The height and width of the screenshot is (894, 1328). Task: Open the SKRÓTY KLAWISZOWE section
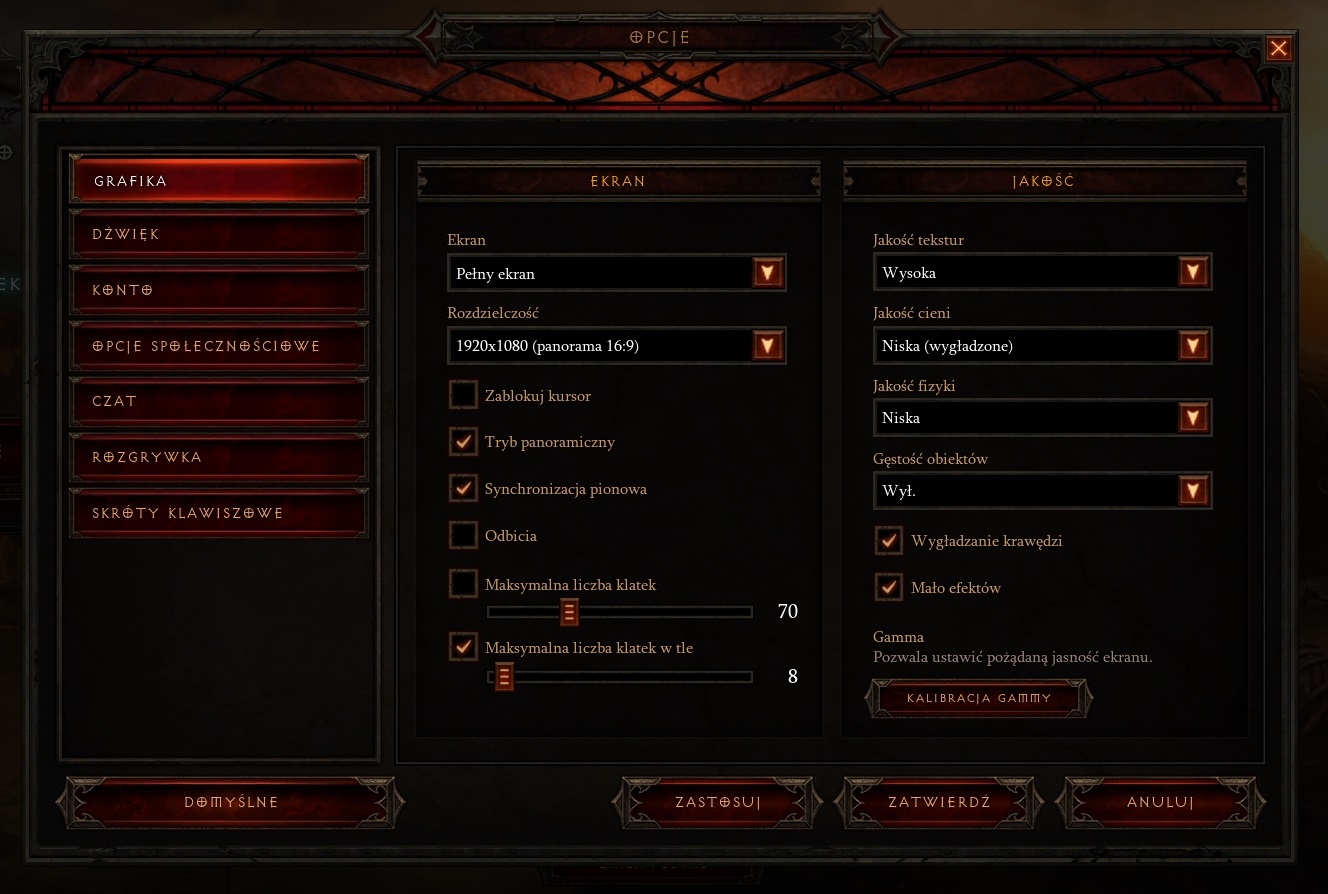(x=218, y=513)
